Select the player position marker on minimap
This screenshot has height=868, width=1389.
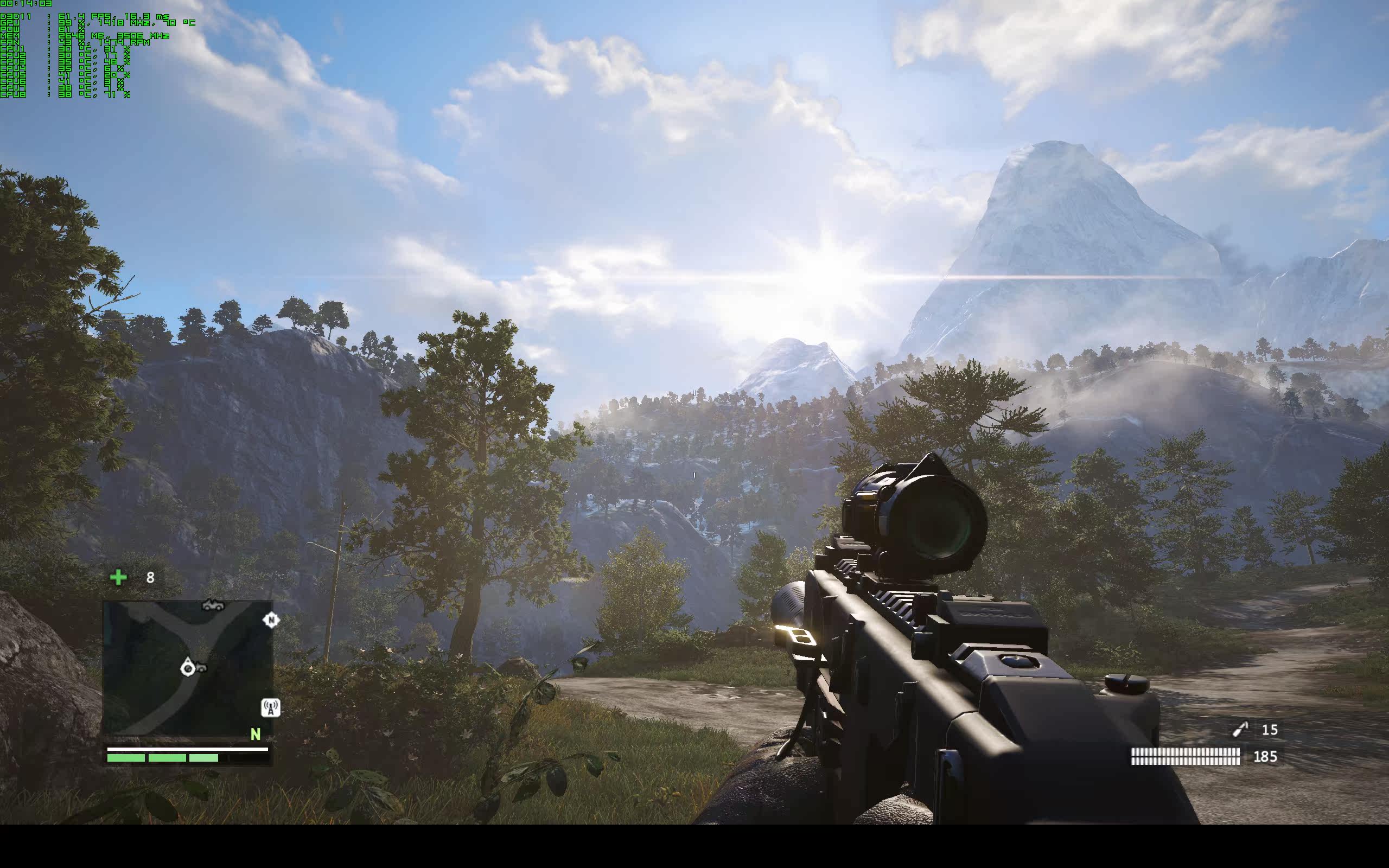[188, 668]
